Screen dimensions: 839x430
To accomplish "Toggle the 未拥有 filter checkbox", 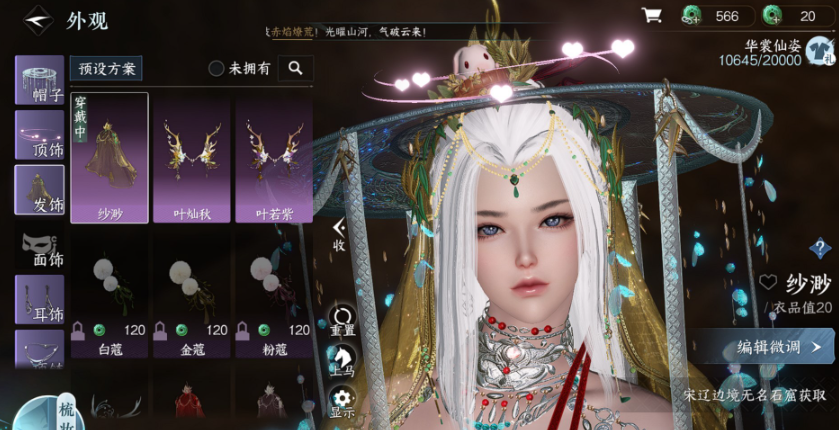I will pyautogui.click(x=216, y=68).
